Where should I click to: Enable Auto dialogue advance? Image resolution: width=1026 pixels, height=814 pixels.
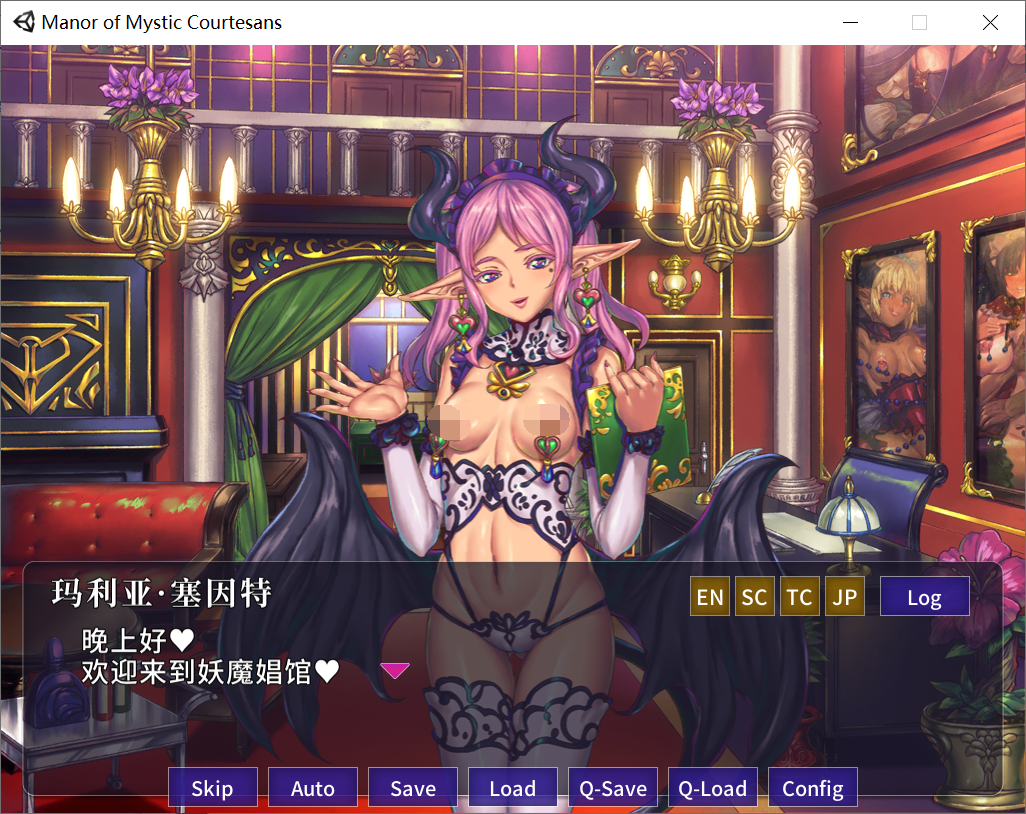(x=312, y=788)
